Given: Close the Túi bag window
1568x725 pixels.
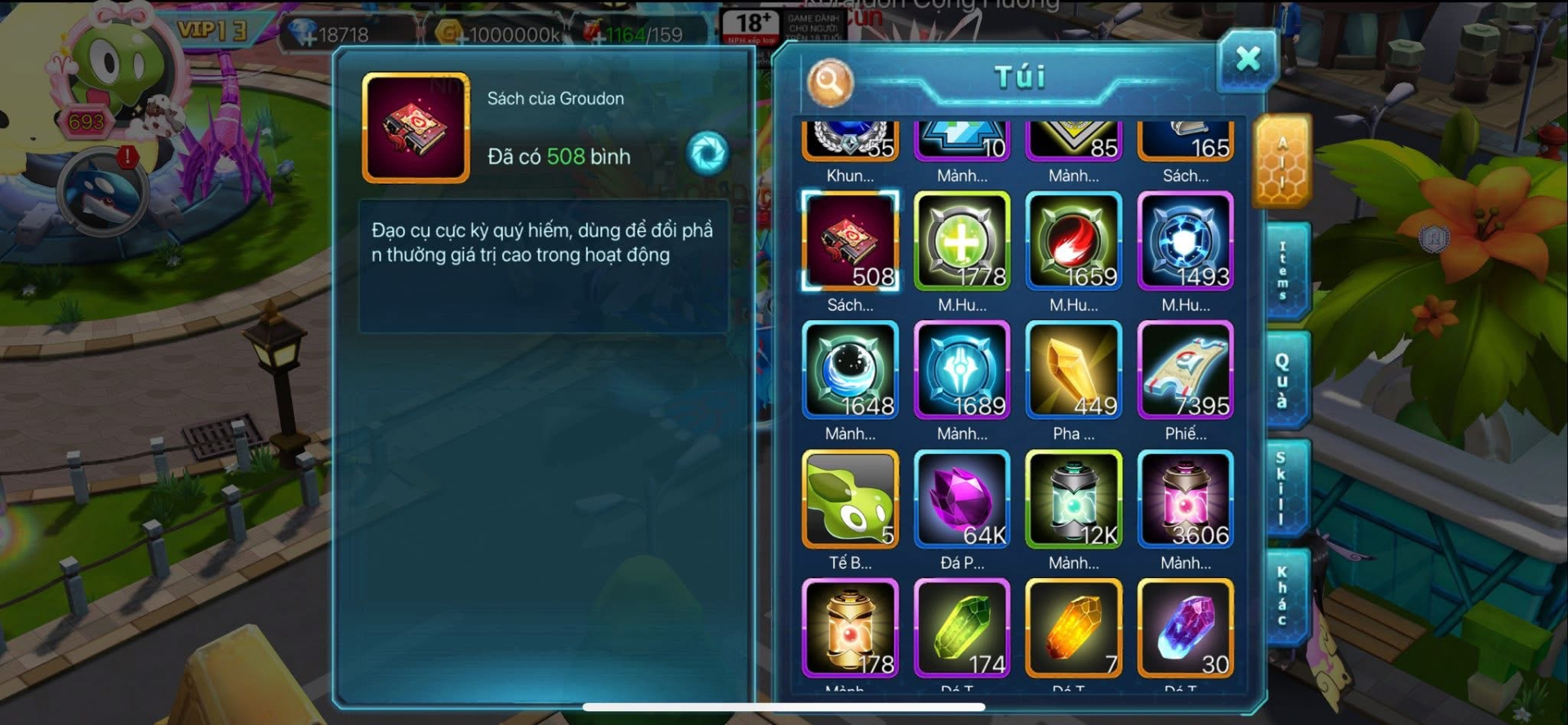Looking at the screenshot, I should 1247,60.
